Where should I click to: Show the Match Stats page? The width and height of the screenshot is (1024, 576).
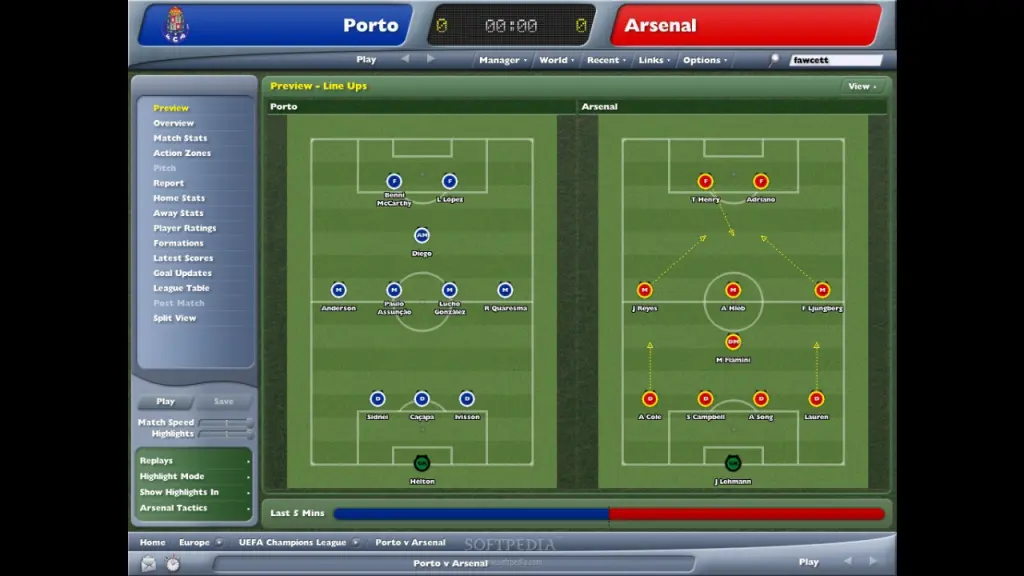(180, 138)
